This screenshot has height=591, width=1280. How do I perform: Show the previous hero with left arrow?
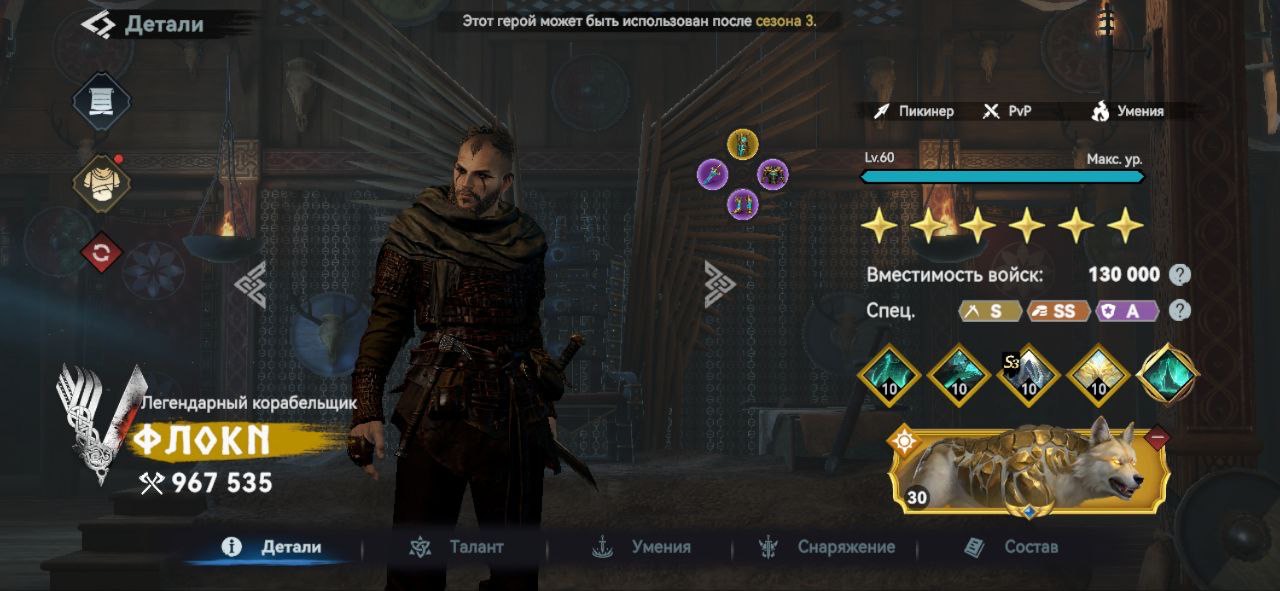coord(250,284)
